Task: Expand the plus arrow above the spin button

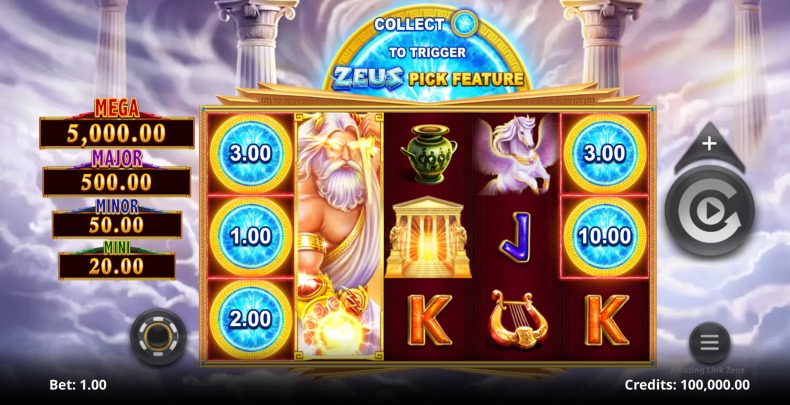Action: [709, 145]
